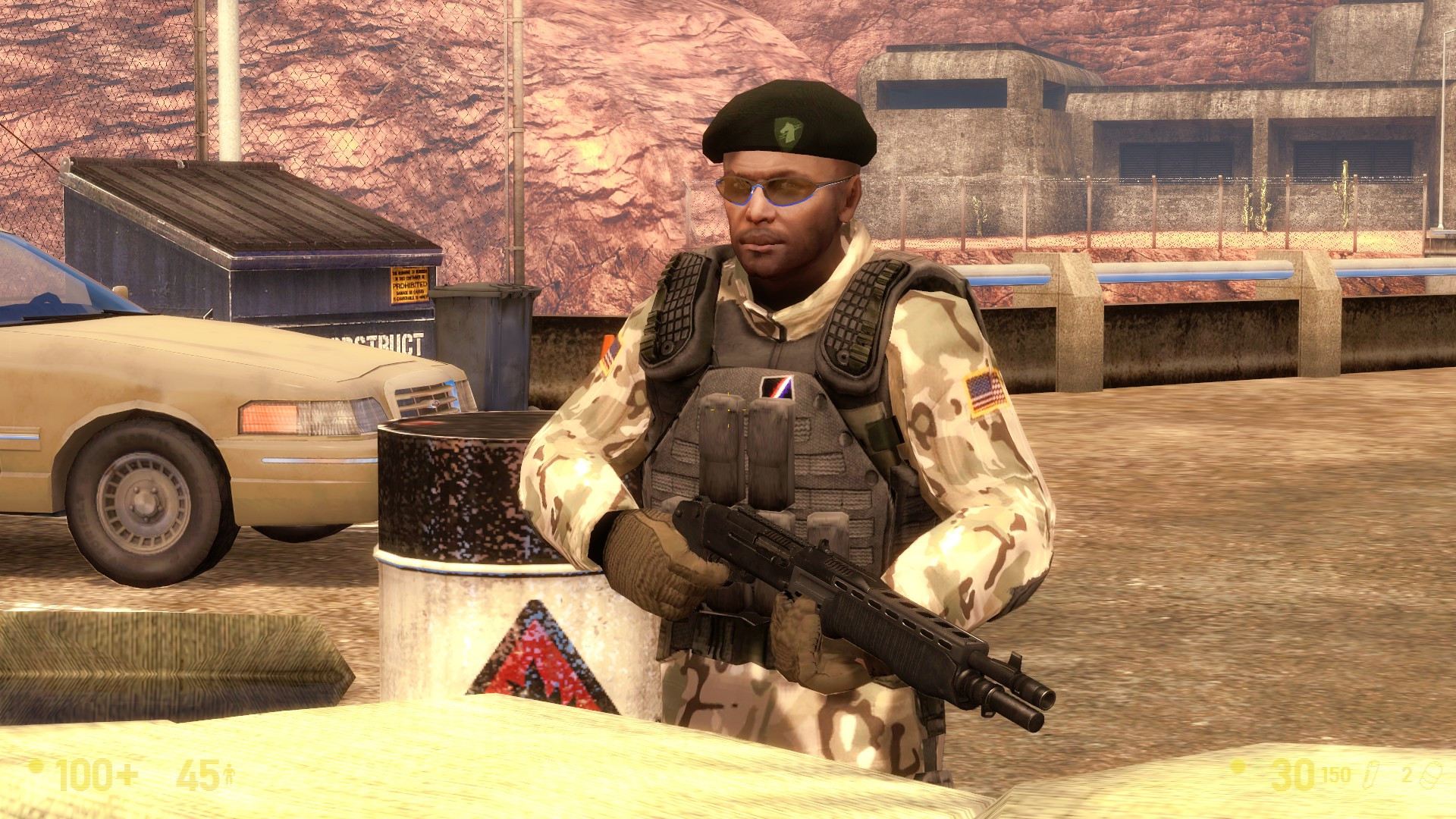Click the armor suit HUD icon
Screen dimensions: 1456x819
[x=227, y=773]
